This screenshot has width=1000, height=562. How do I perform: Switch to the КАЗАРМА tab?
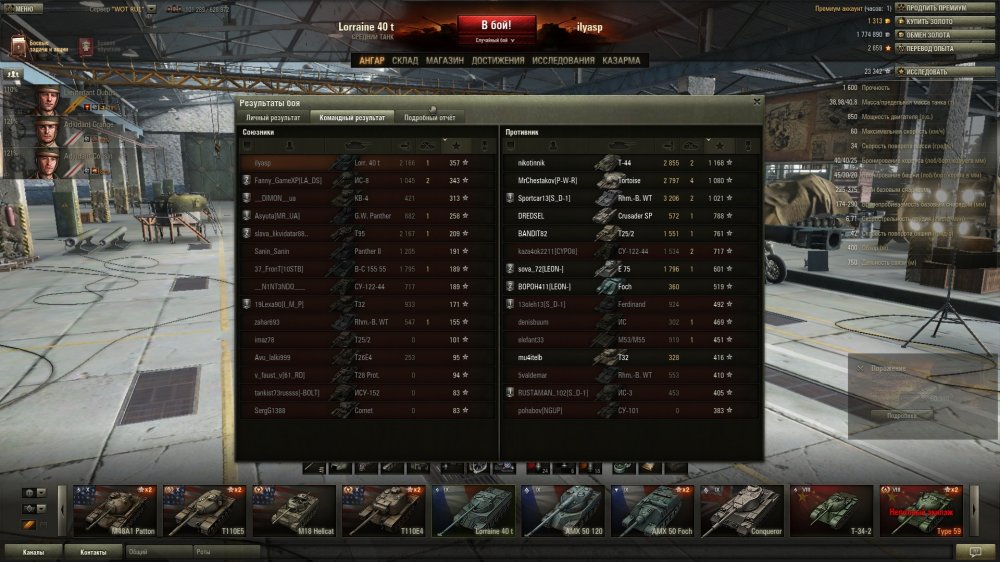click(621, 61)
